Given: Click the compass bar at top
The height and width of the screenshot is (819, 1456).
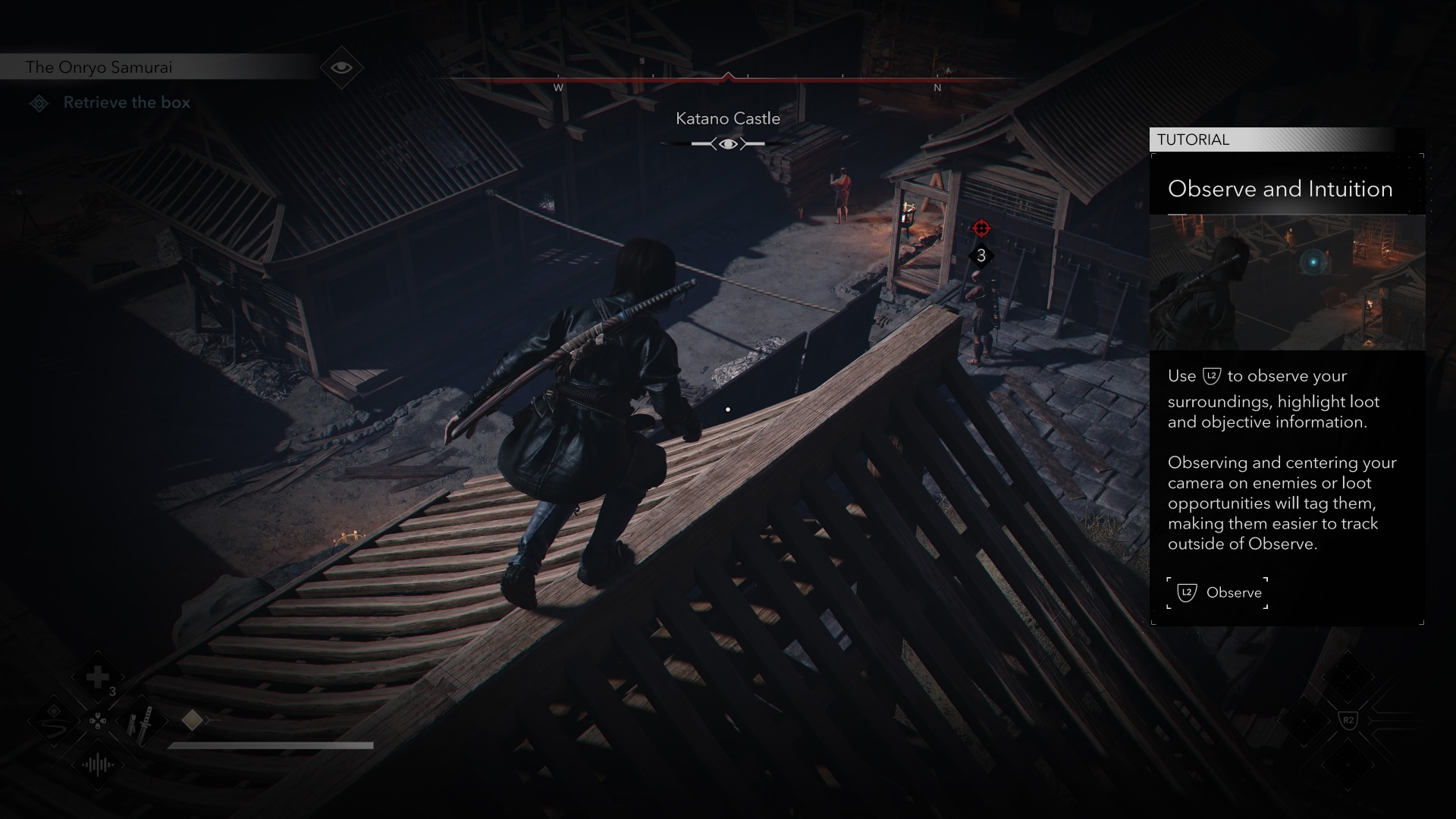Looking at the screenshot, I should [x=728, y=78].
